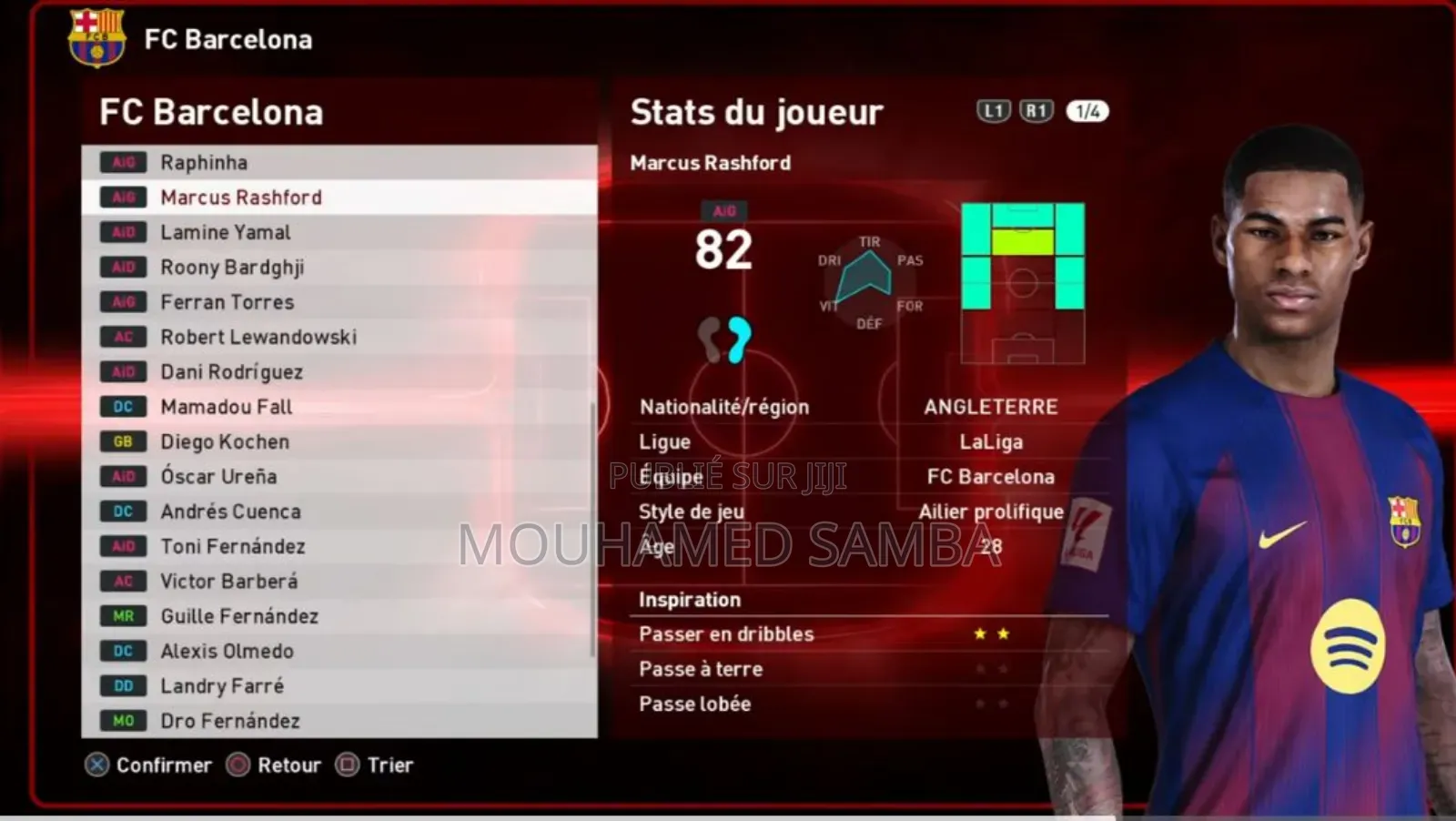Select the AiG position badge next to Raphinha

[123, 162]
